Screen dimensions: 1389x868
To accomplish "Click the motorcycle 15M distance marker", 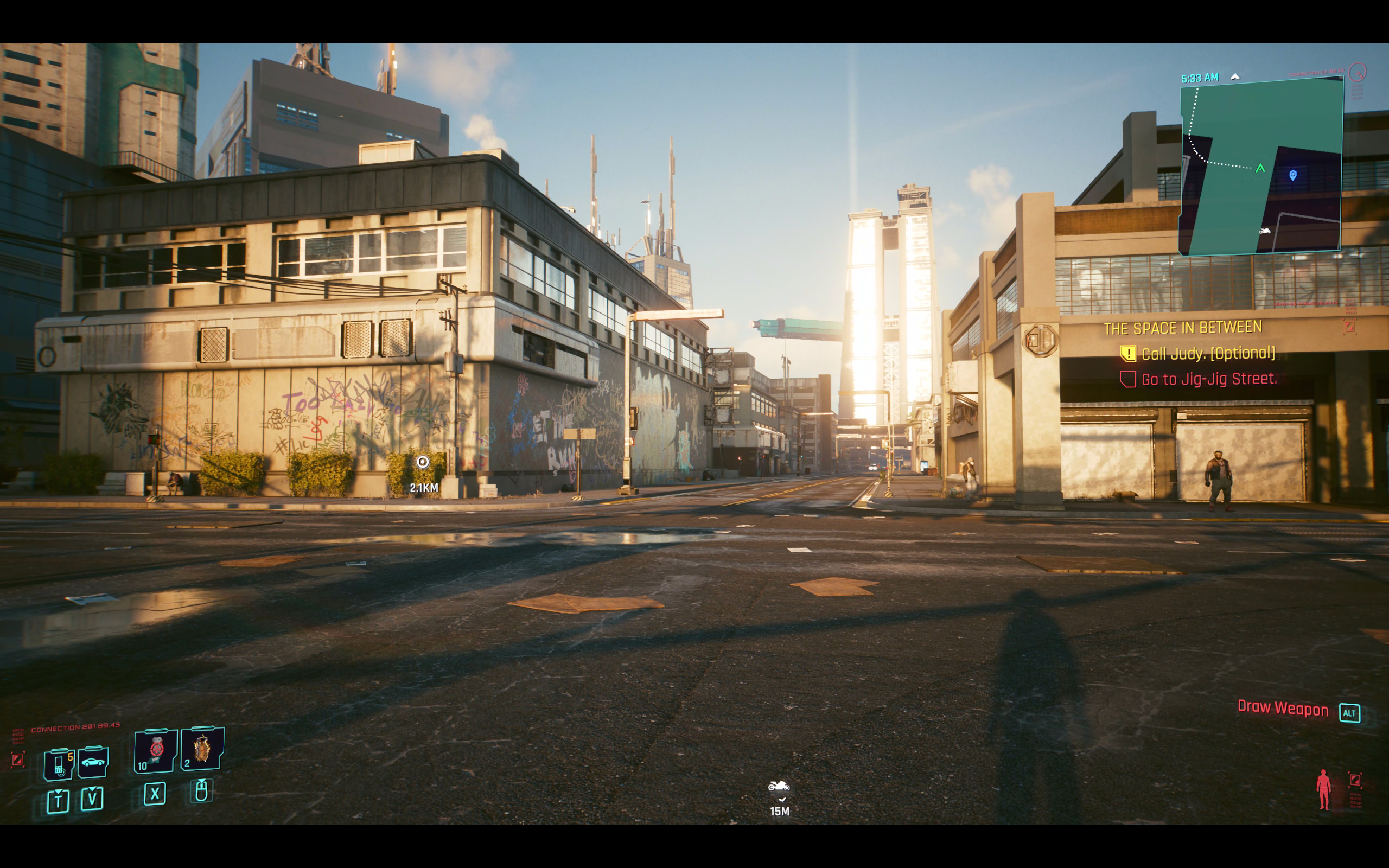I will [779, 787].
